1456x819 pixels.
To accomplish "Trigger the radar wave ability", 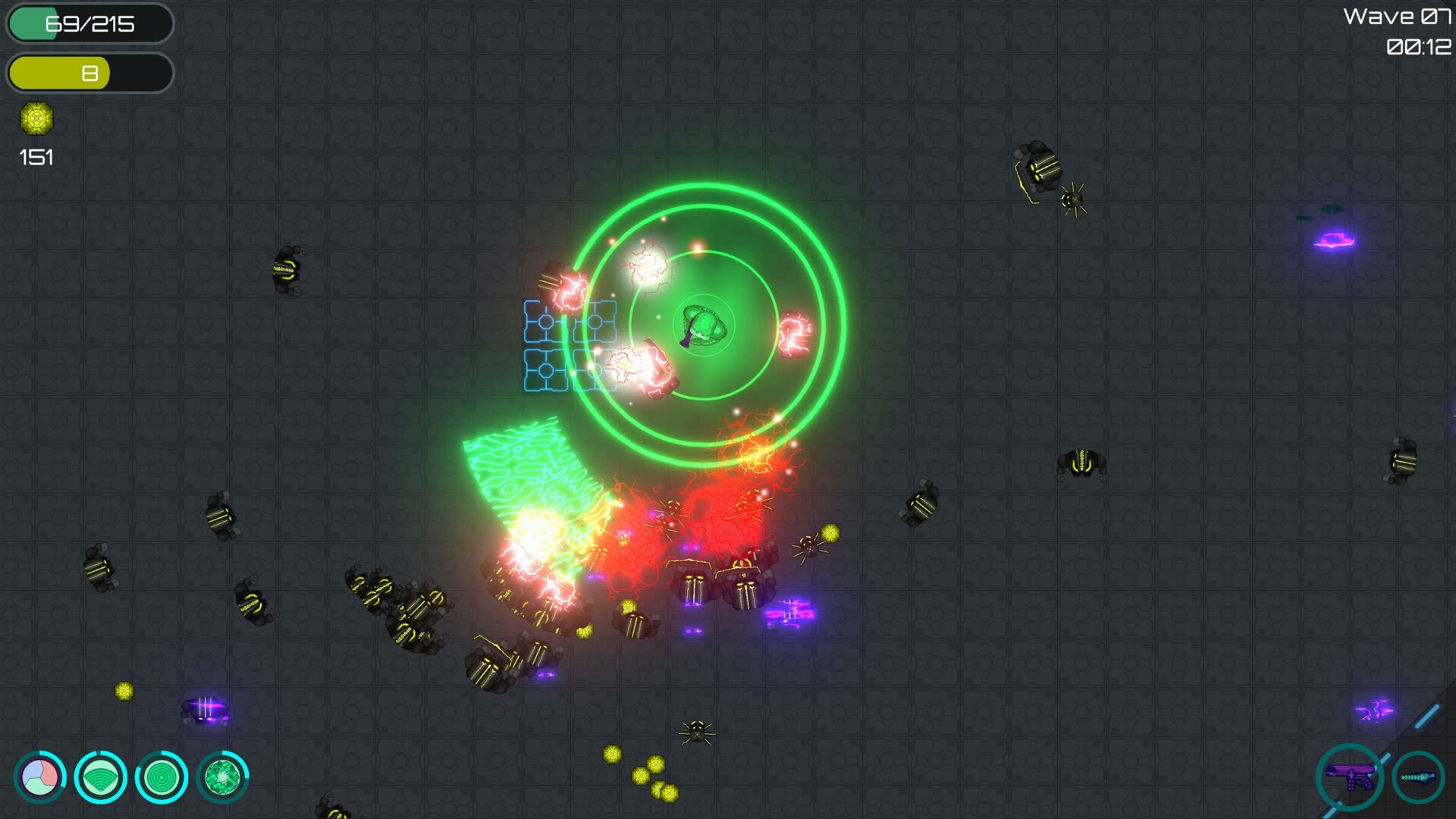I will [x=100, y=777].
